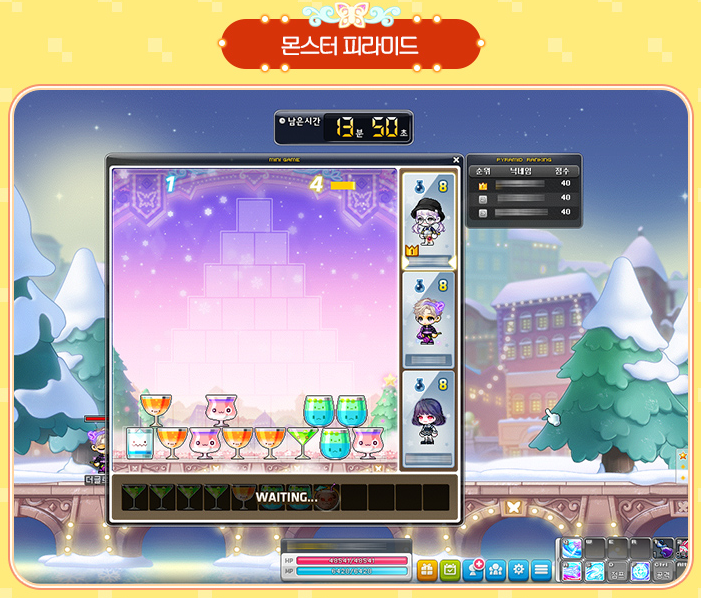Screen dimensions: 701x598
Task: Open the orange gift box menu
Action: [x=427, y=571]
